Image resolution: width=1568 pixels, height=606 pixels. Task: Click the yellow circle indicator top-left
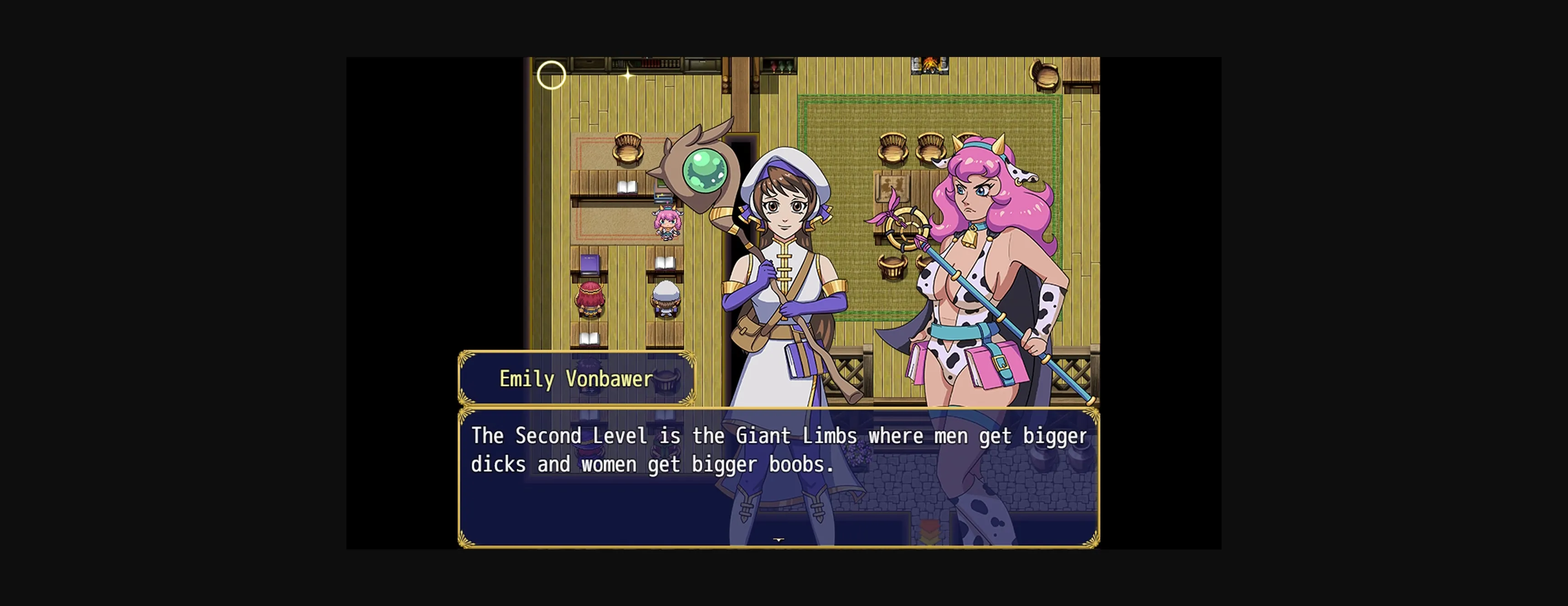click(551, 75)
